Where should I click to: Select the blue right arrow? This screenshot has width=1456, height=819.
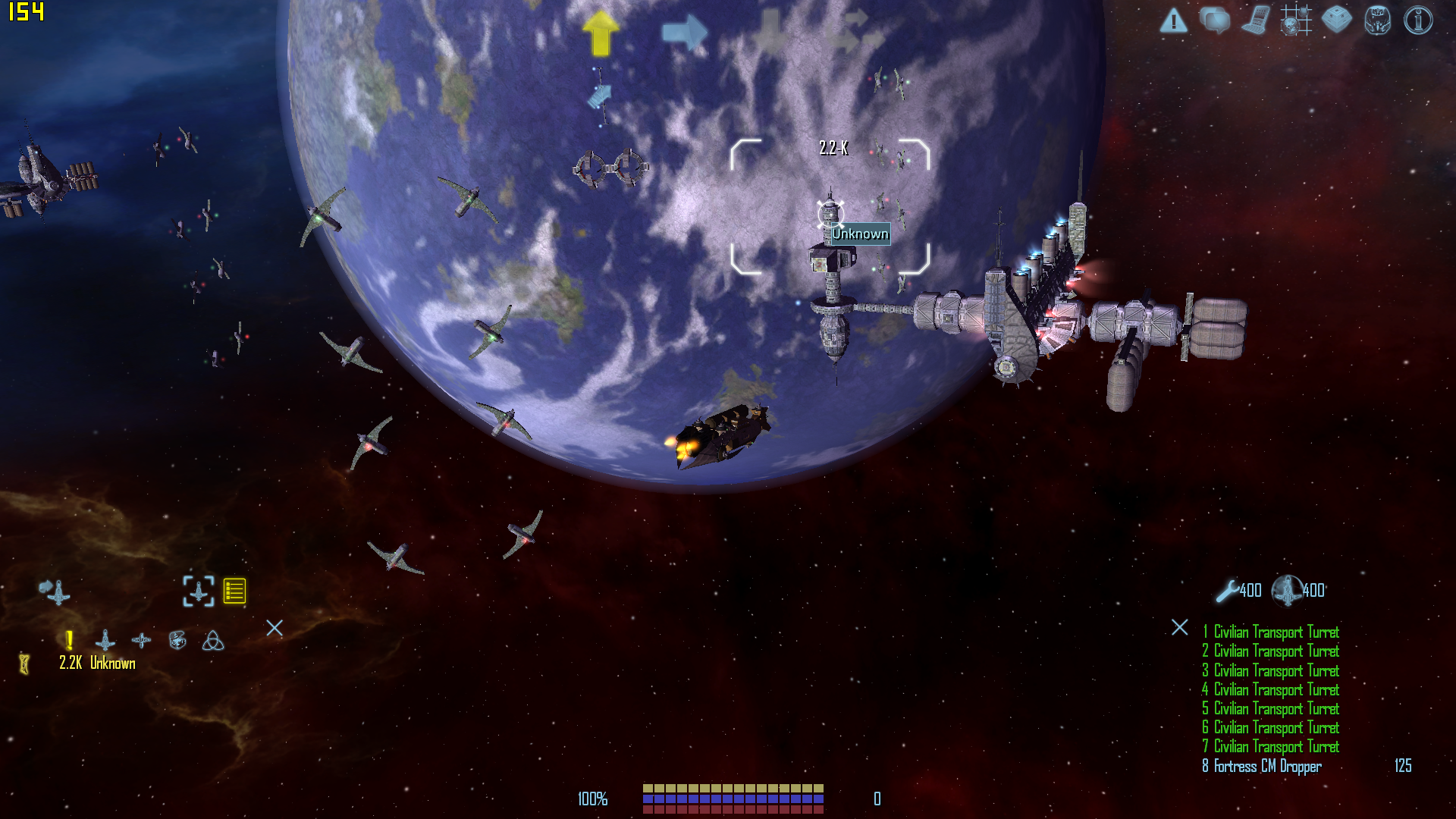(x=685, y=33)
